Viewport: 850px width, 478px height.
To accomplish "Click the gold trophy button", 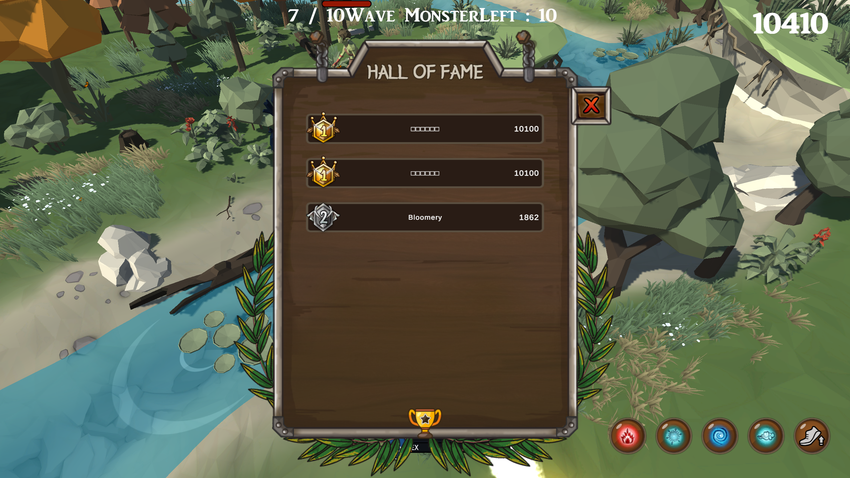I will pyautogui.click(x=425, y=420).
